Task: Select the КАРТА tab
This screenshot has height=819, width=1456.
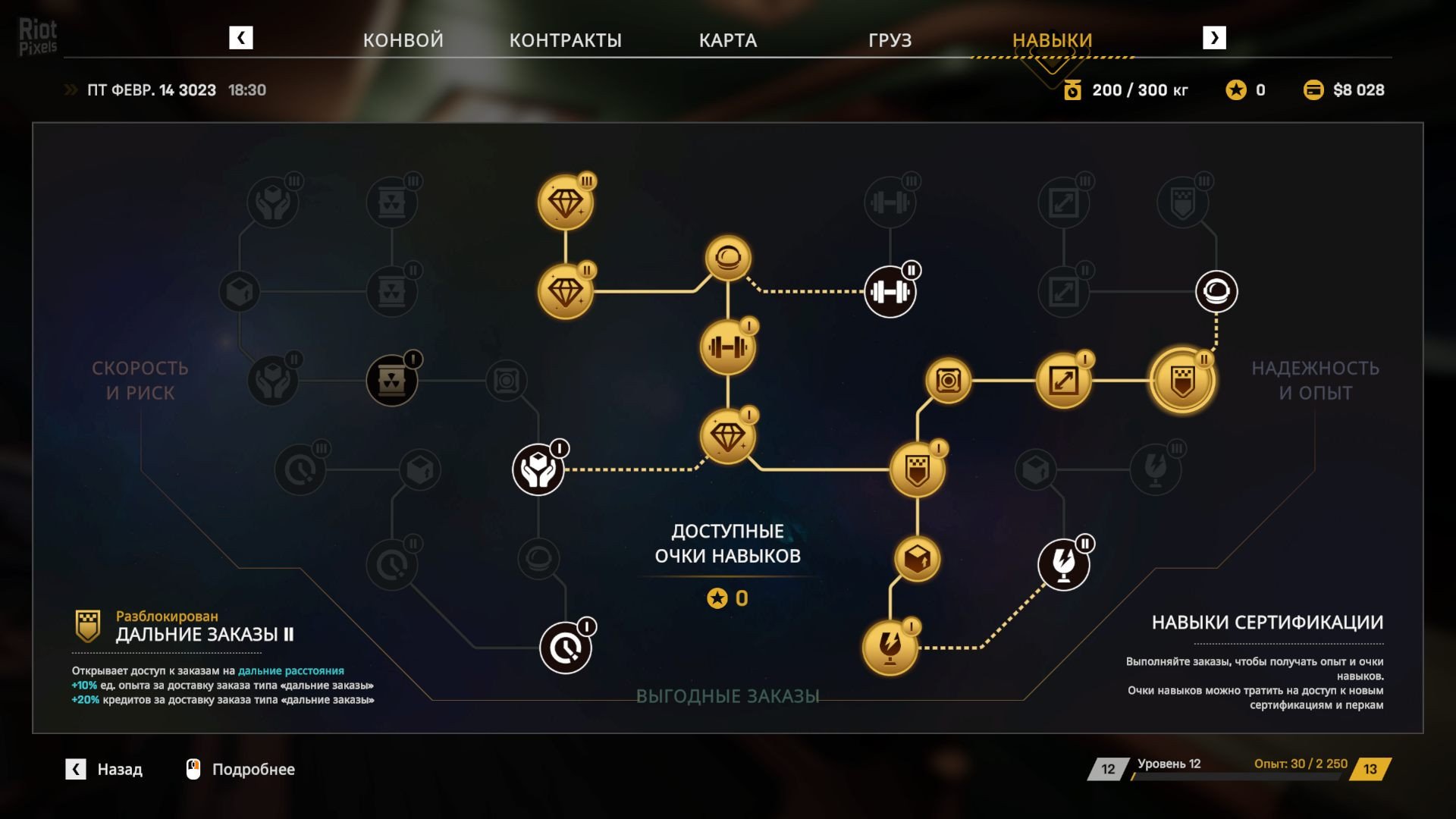Action: (x=727, y=40)
